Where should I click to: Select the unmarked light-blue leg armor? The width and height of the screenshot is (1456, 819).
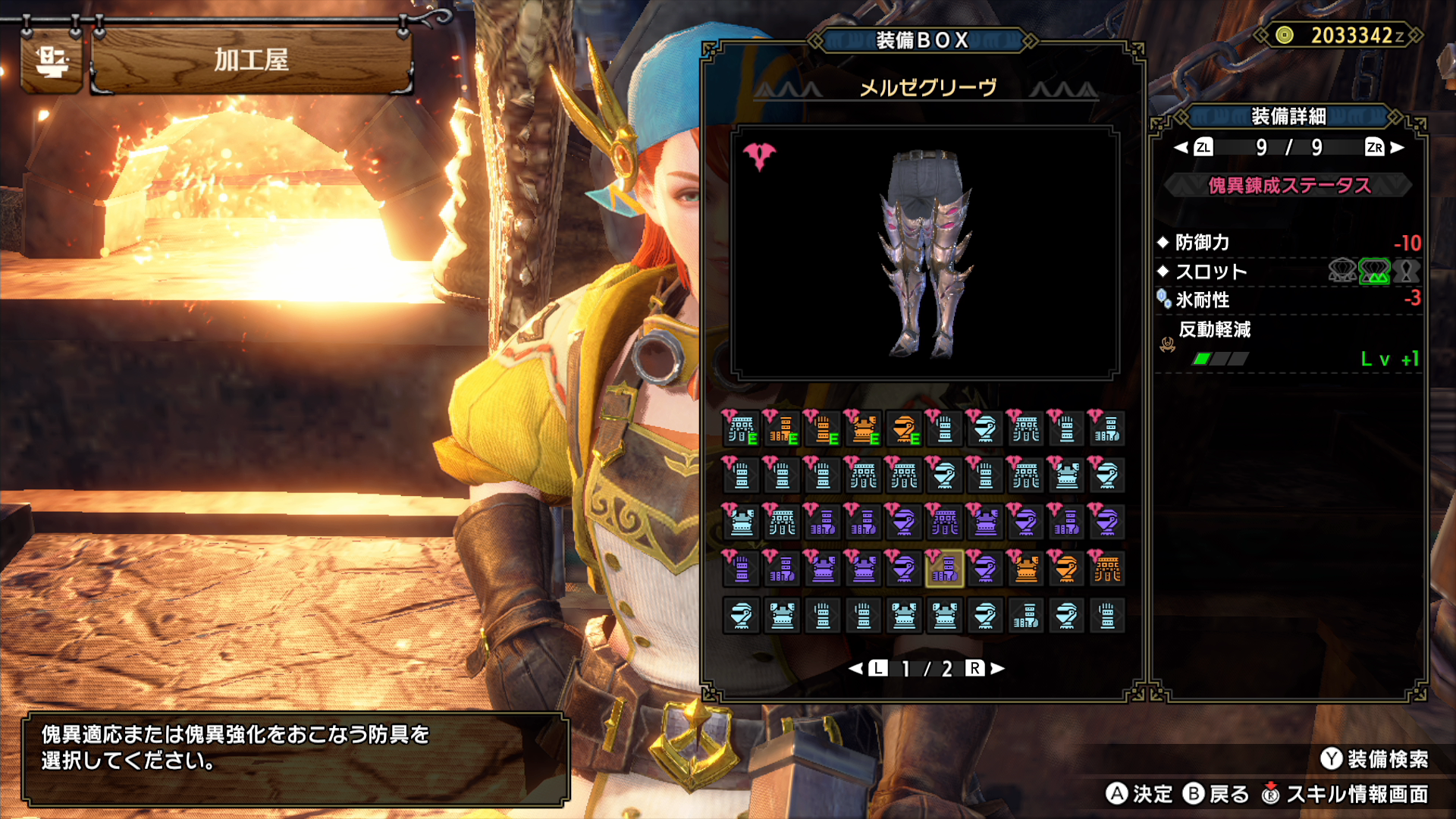coord(1026,616)
